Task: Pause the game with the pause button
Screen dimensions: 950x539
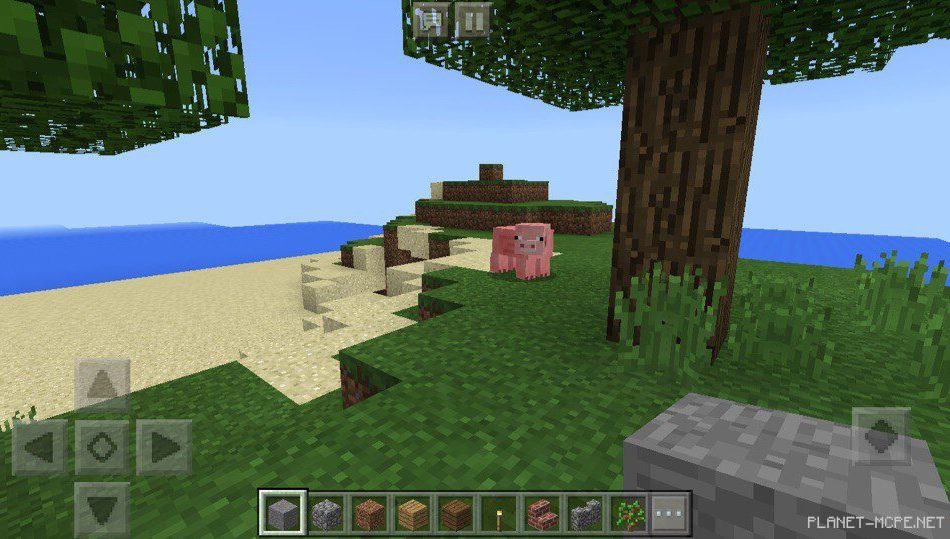Action: point(473,19)
